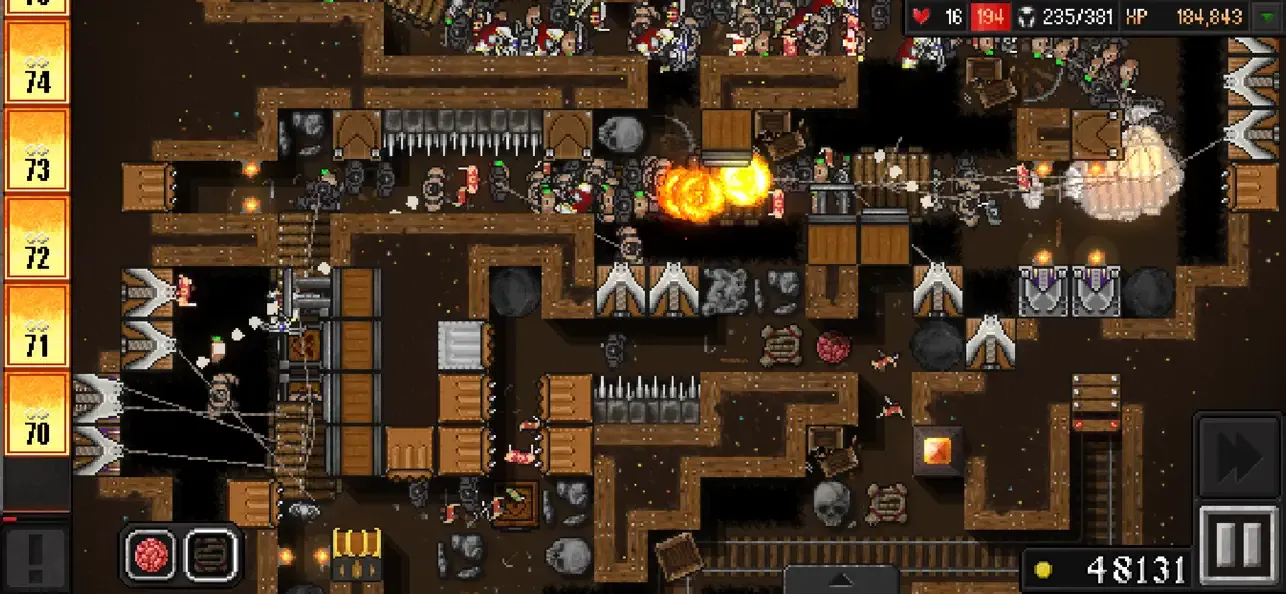Choose wave 71 from the wave queue
The image size is (1286, 594).
[x=37, y=325]
